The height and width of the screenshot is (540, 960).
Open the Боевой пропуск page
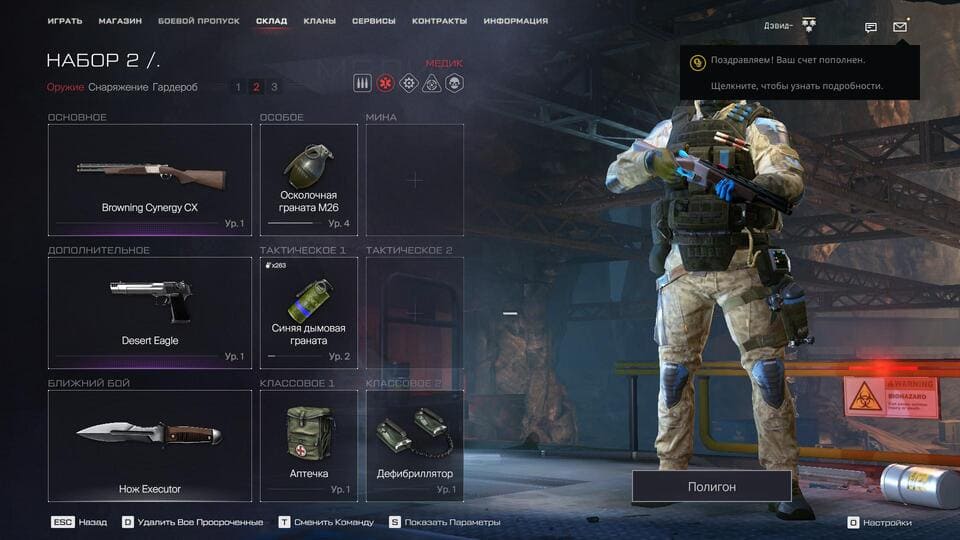coord(198,21)
